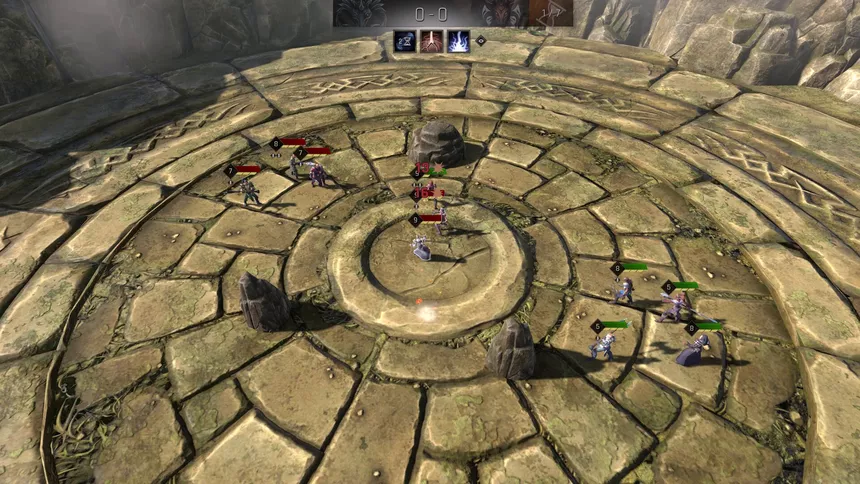Select the red branching roots ability
The width and height of the screenshot is (860, 484).
coord(431,41)
